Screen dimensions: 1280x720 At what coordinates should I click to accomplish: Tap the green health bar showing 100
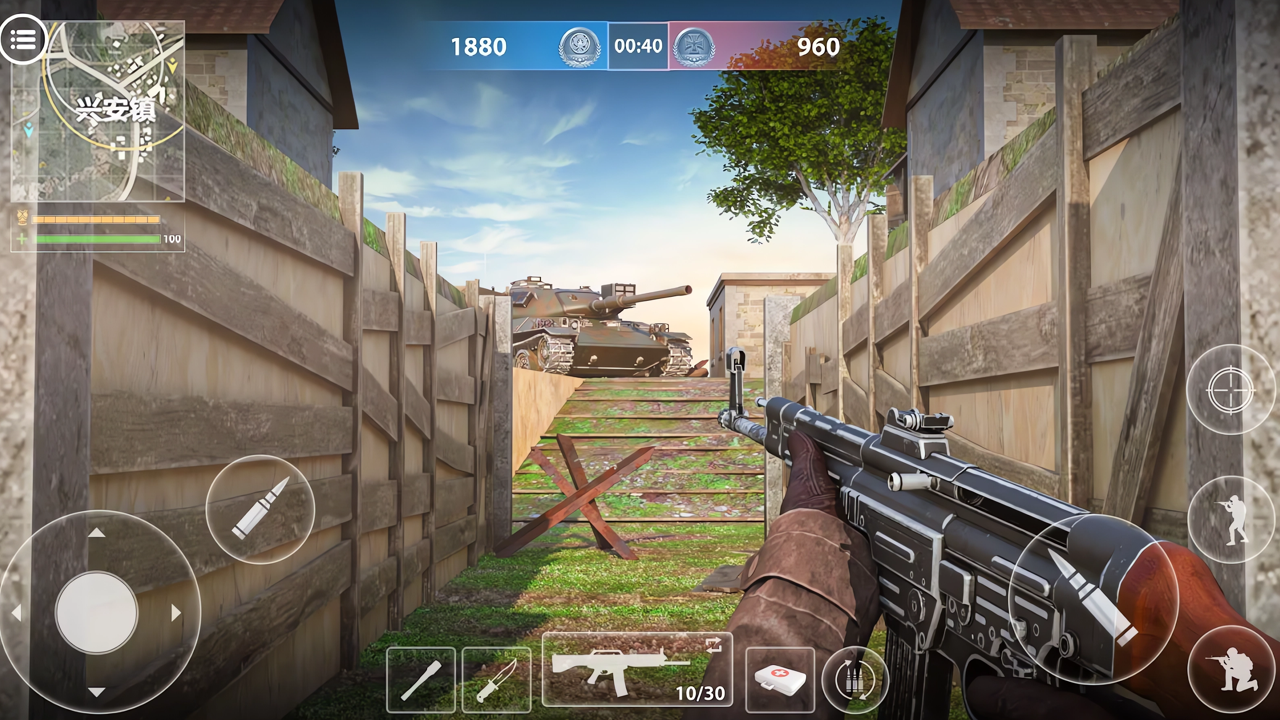(95, 239)
